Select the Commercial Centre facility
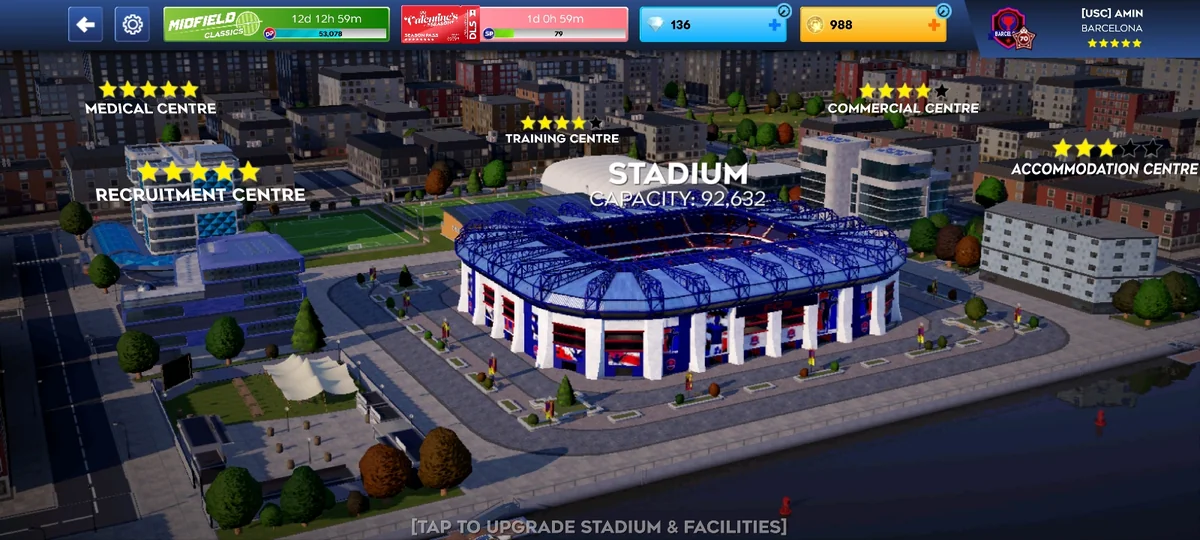Screen dimensions: 1200x540 coord(903,107)
